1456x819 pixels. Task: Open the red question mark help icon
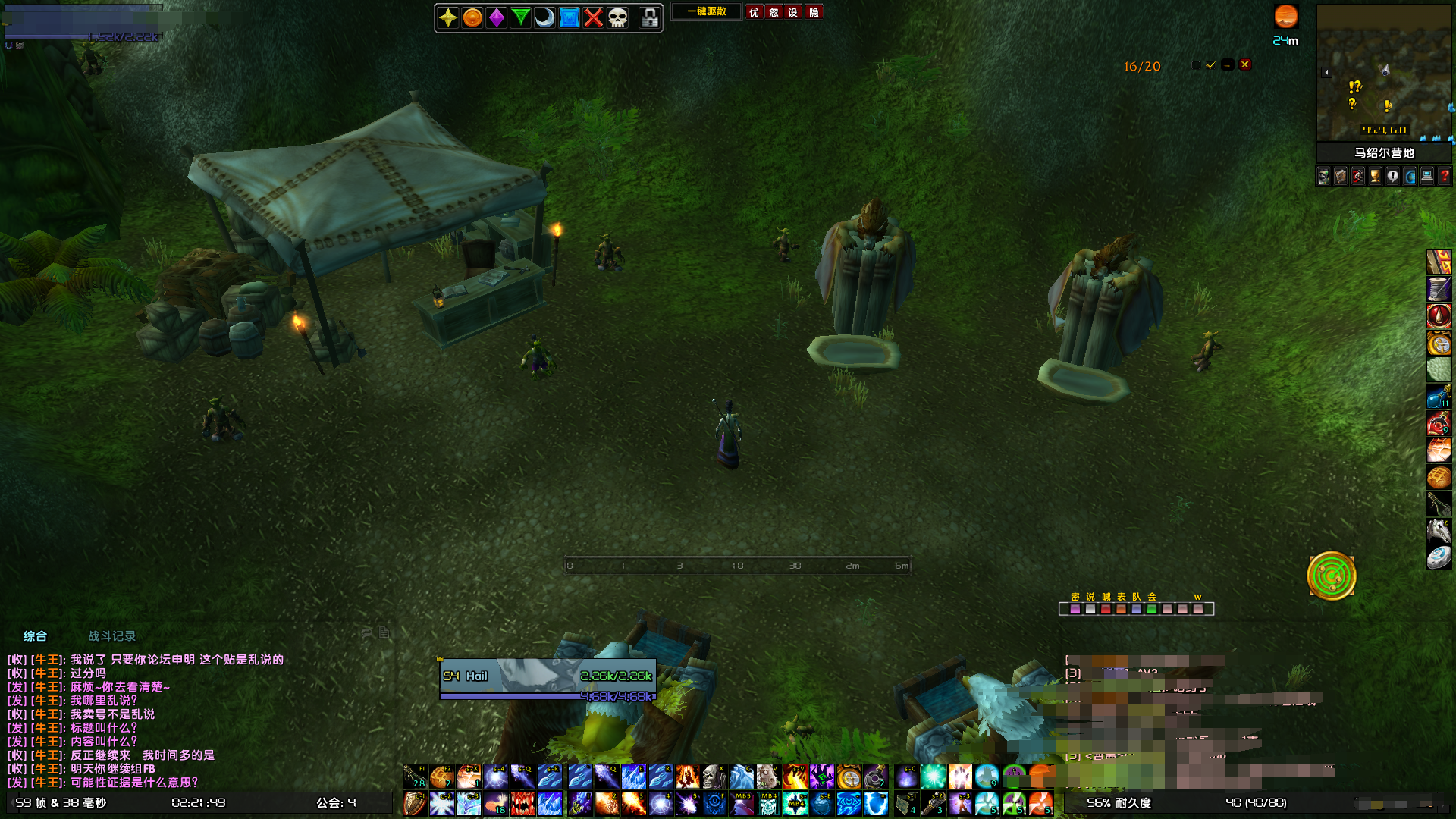[x=1445, y=177]
